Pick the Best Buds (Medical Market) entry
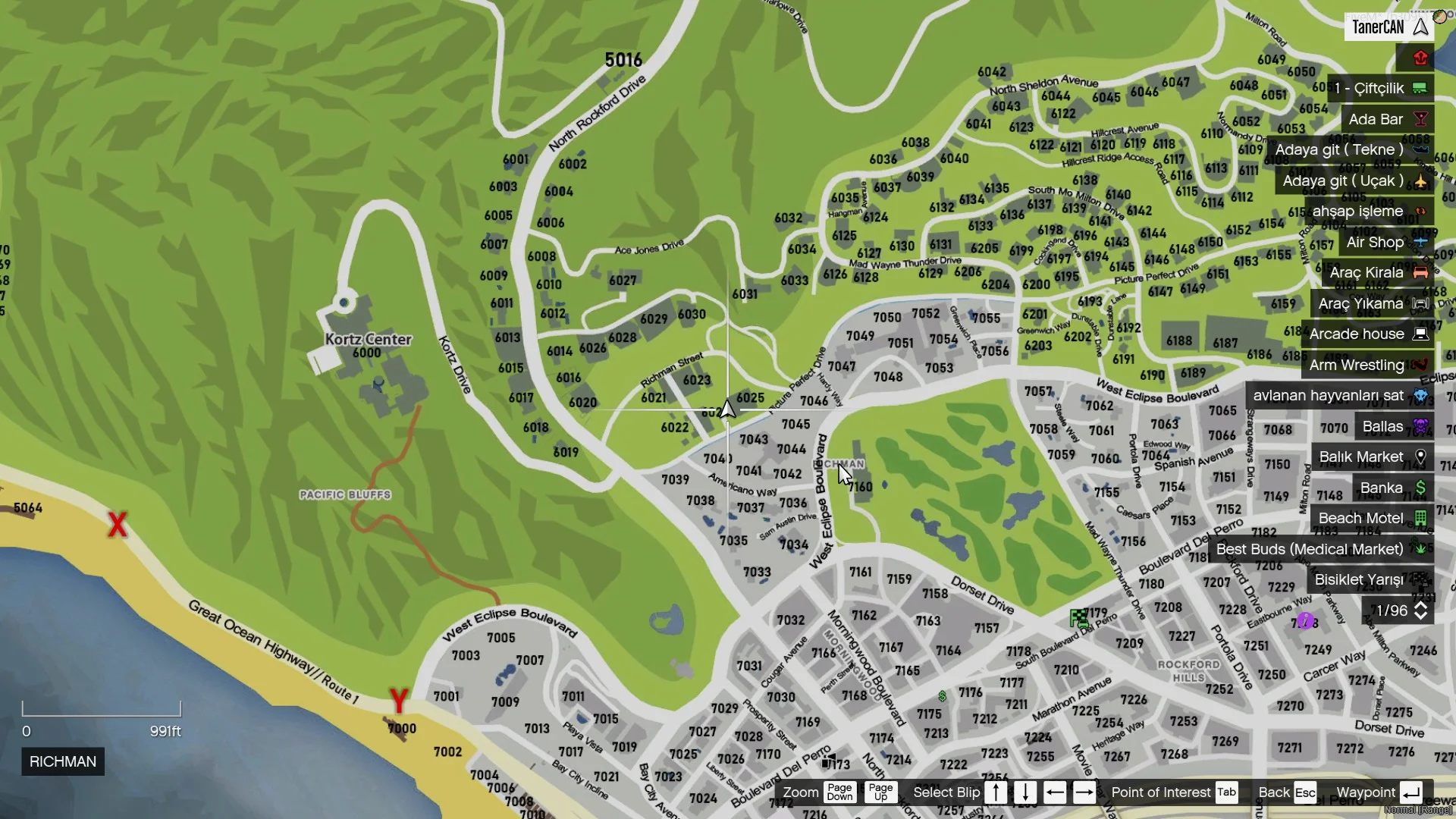This screenshot has height=819, width=1456. (1320, 549)
